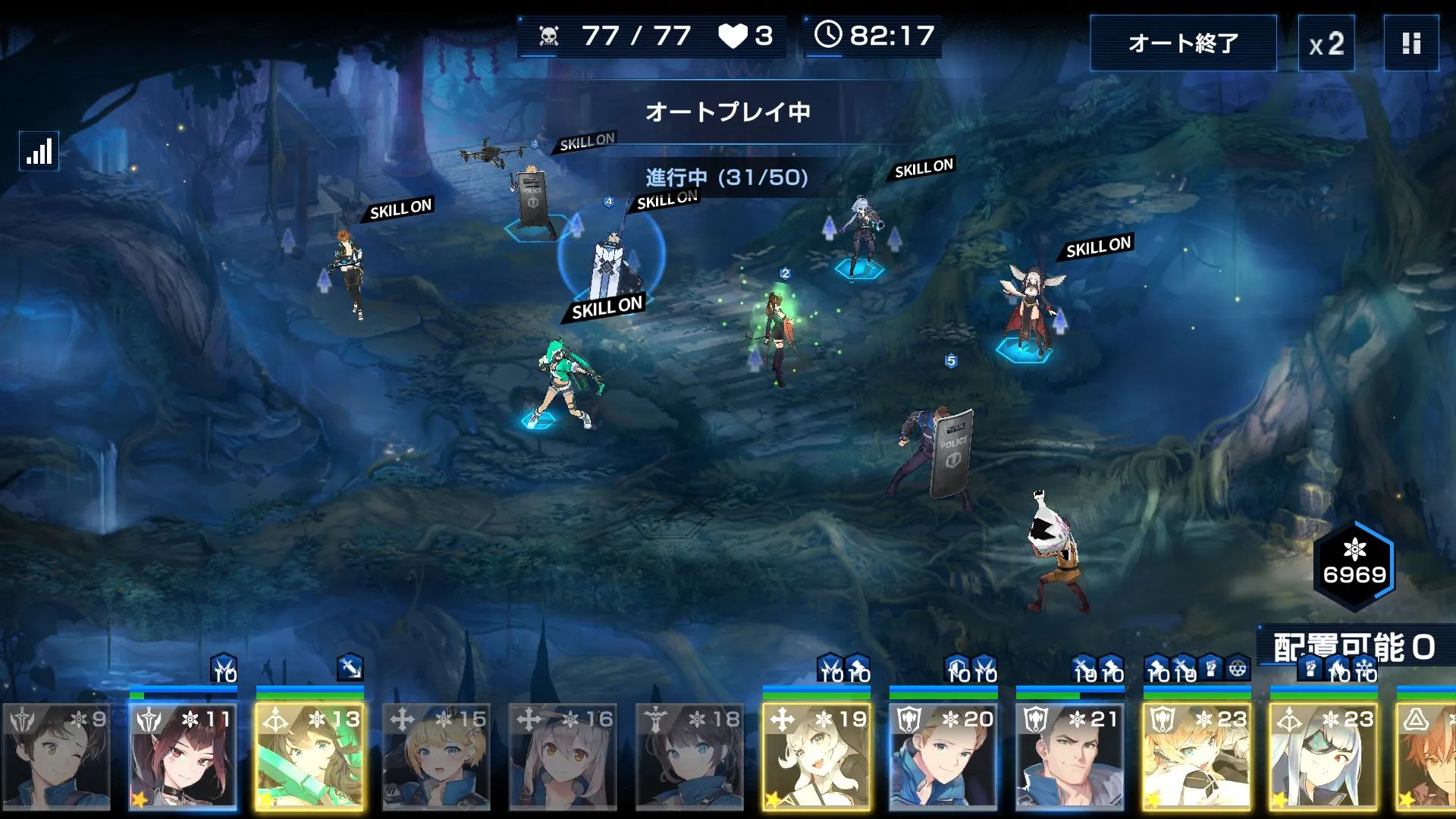1456x819 pixels.
Task: Choose the cost 13 green-haired unit card
Action: (310, 756)
